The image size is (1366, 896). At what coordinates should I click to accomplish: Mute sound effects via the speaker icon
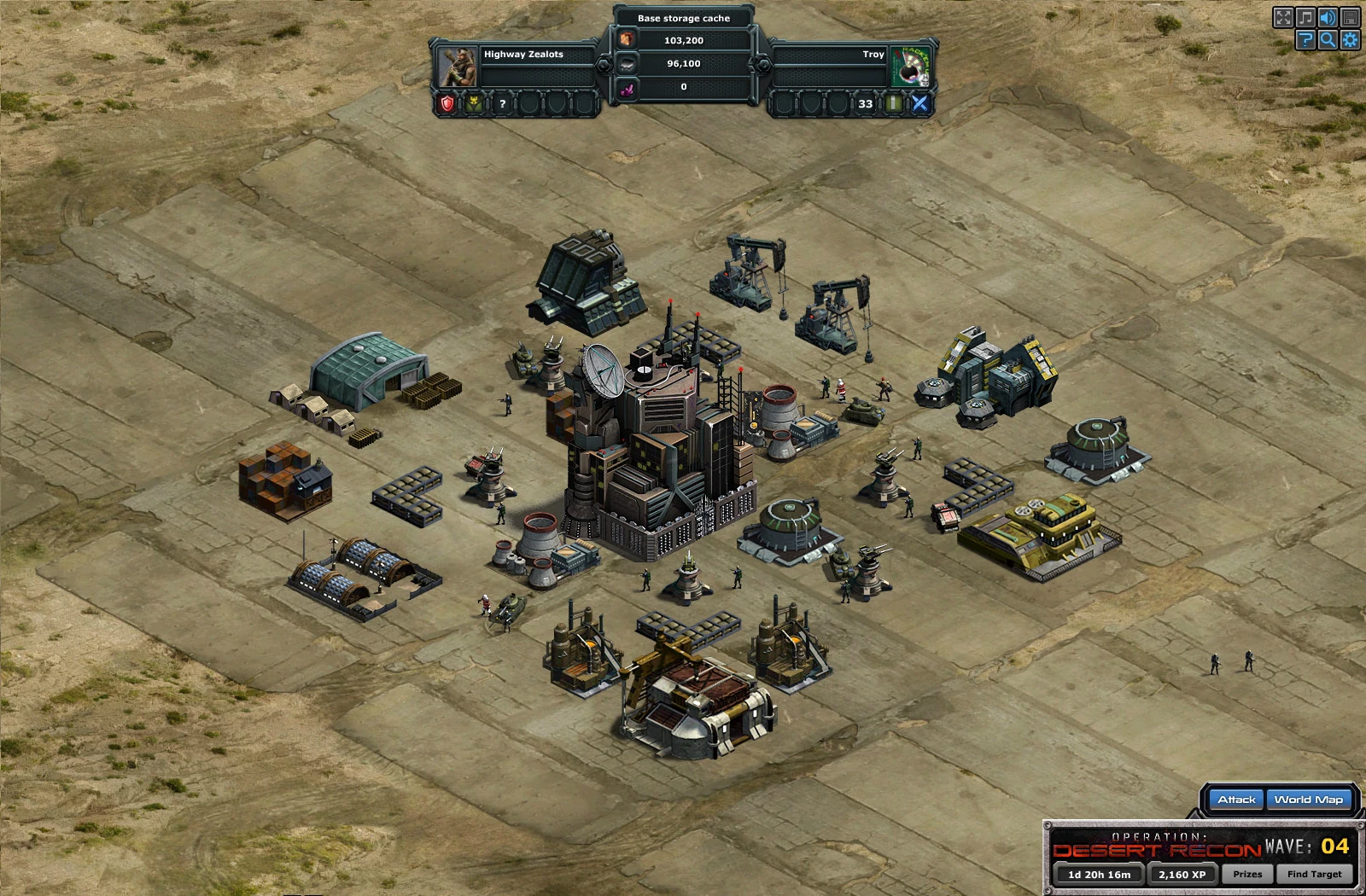(x=1328, y=18)
